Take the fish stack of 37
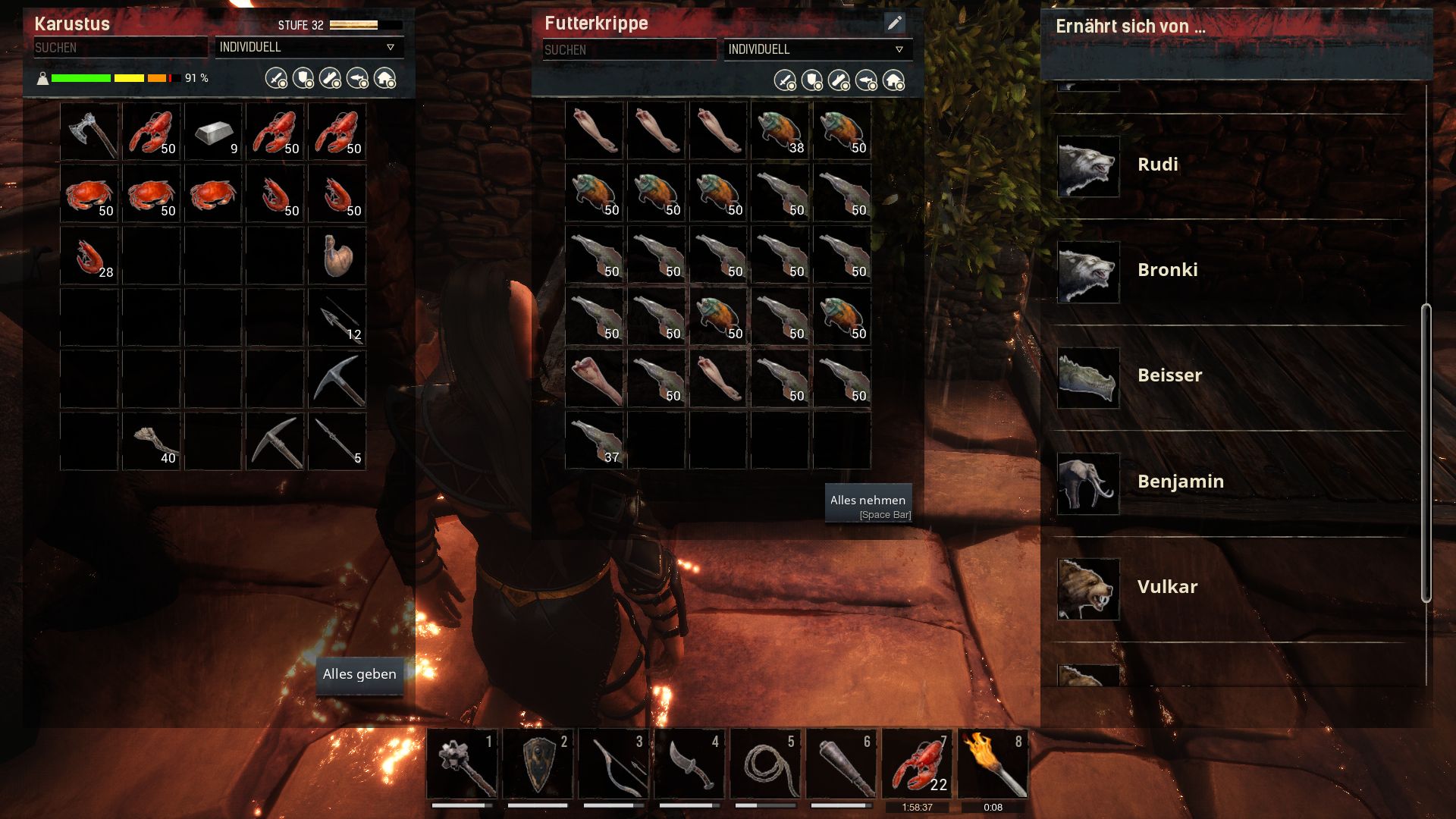 click(x=595, y=441)
